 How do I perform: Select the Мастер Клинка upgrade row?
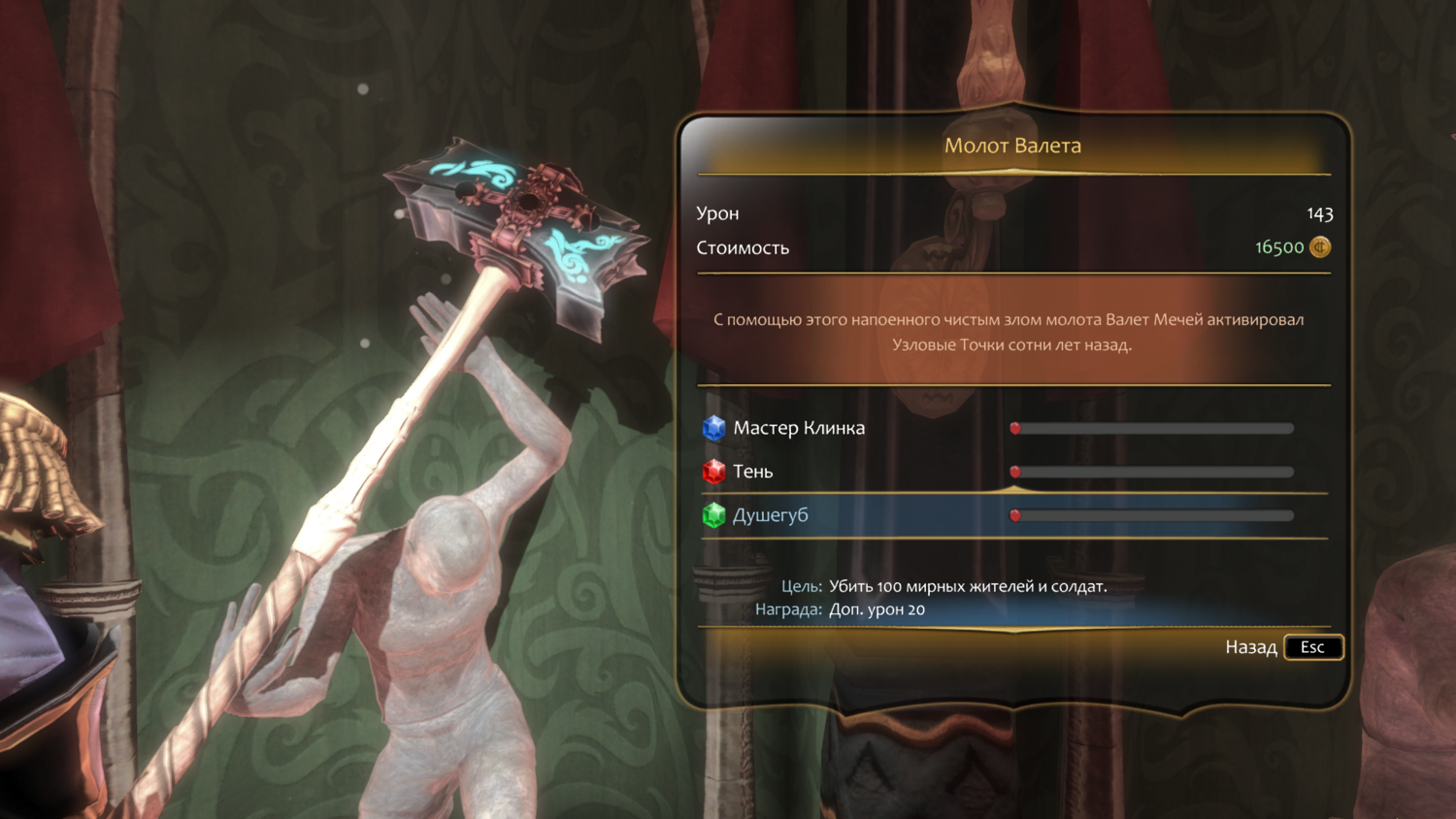point(799,428)
